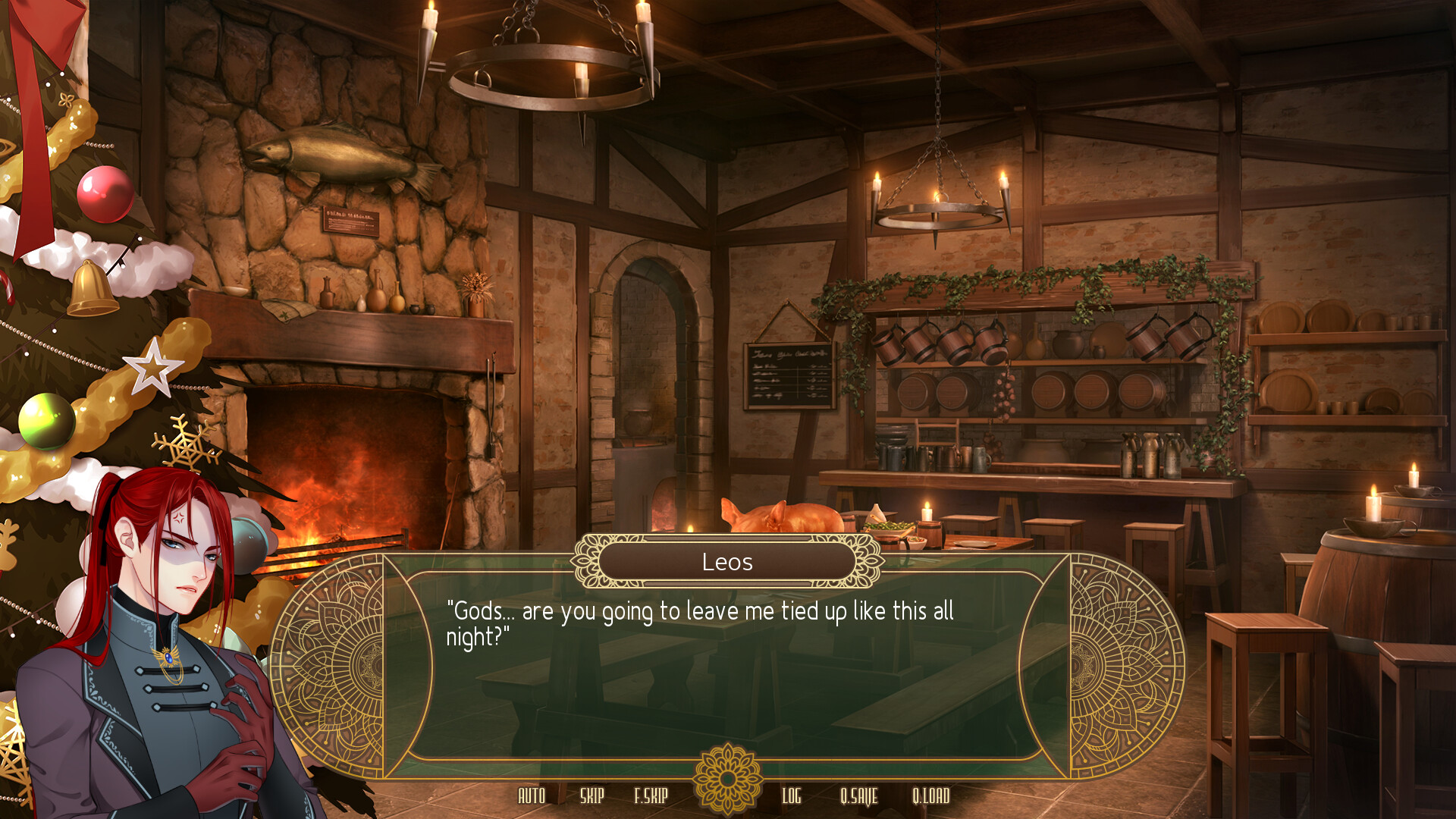Select the Leos nameplate banner
The height and width of the screenshot is (819, 1456).
tap(726, 562)
